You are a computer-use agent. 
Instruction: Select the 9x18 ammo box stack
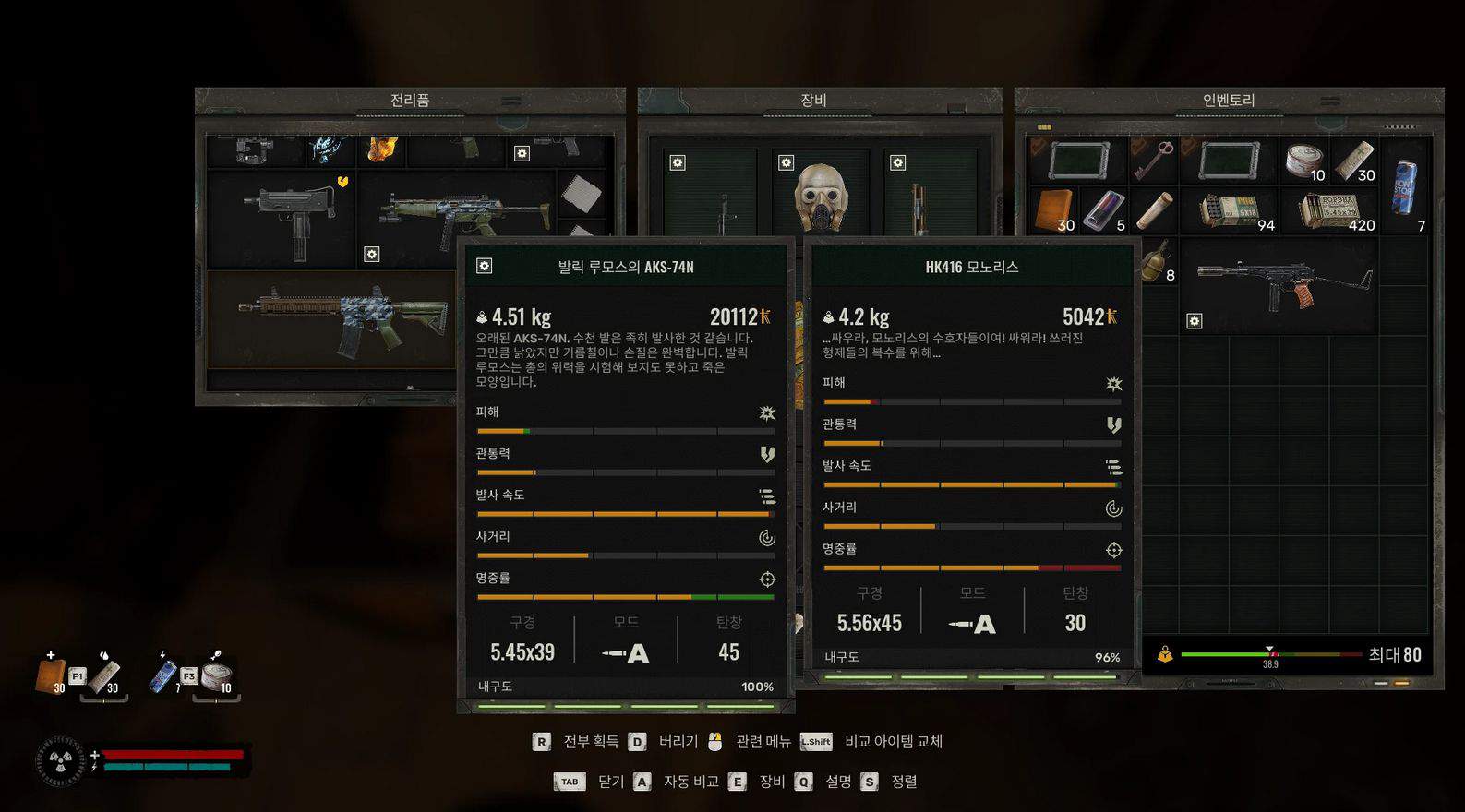point(1230,210)
